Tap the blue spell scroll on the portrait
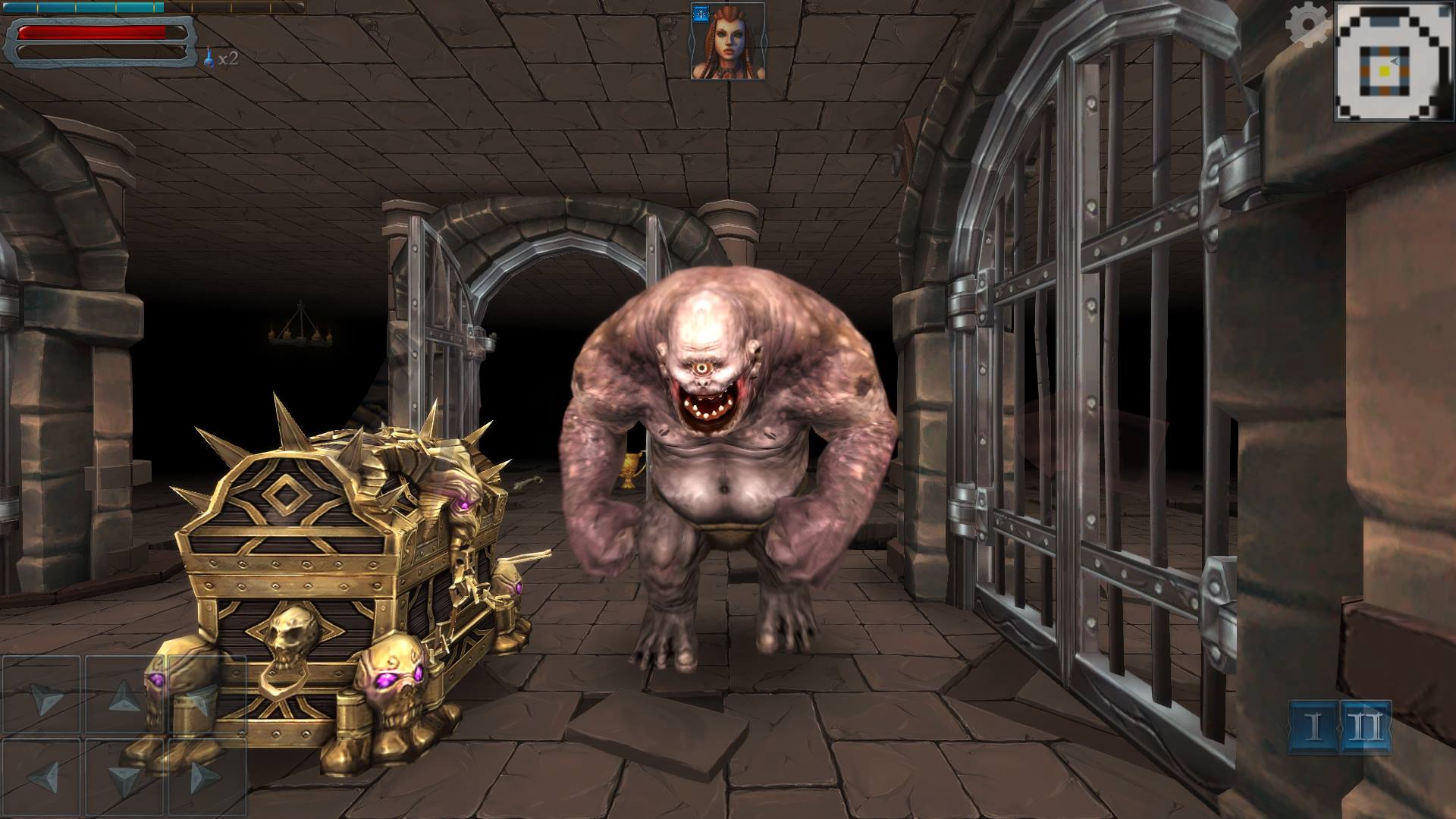Screen dimensions: 1456x819 coord(701,14)
